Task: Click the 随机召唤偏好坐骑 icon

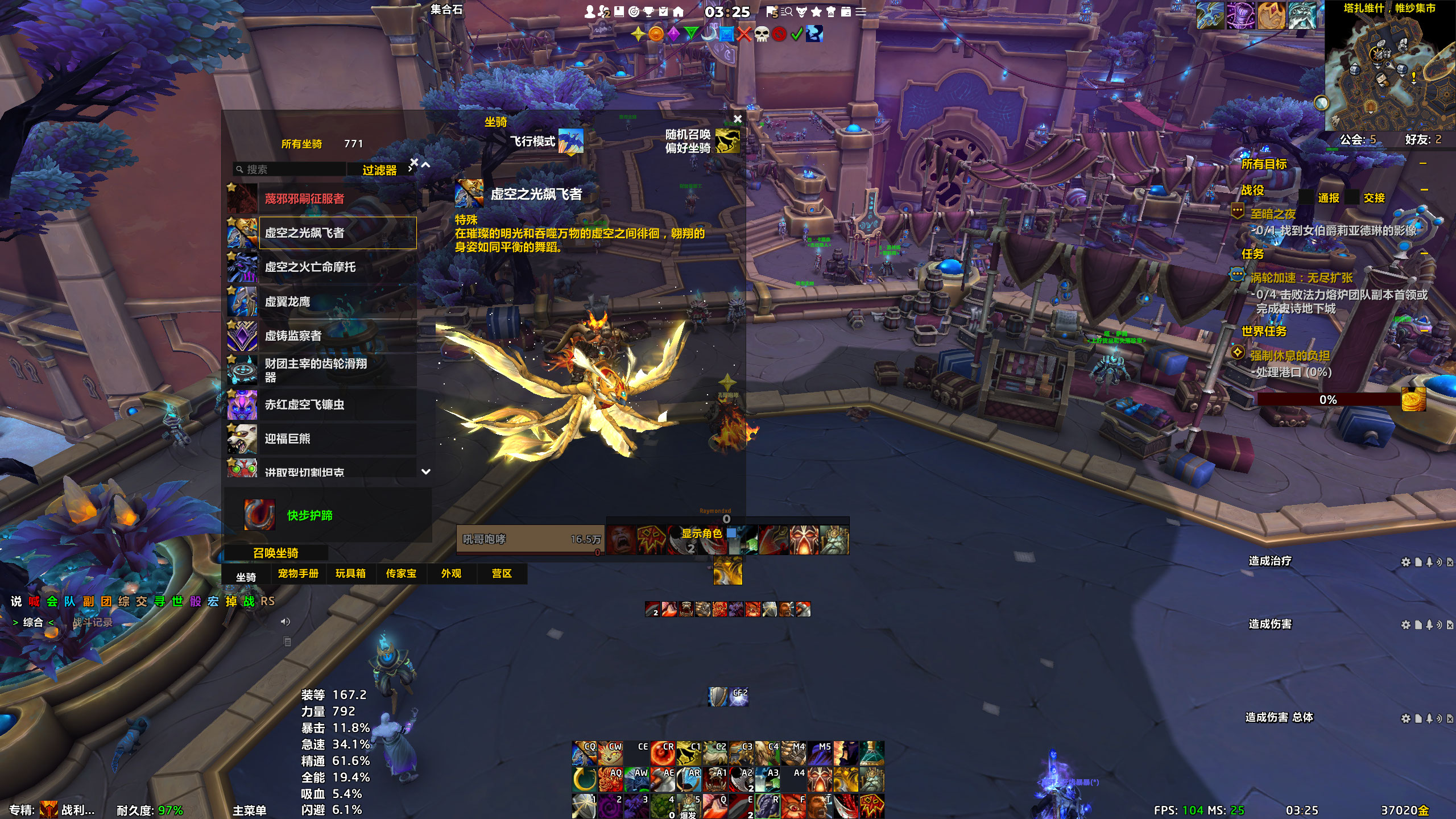Action: click(727, 141)
